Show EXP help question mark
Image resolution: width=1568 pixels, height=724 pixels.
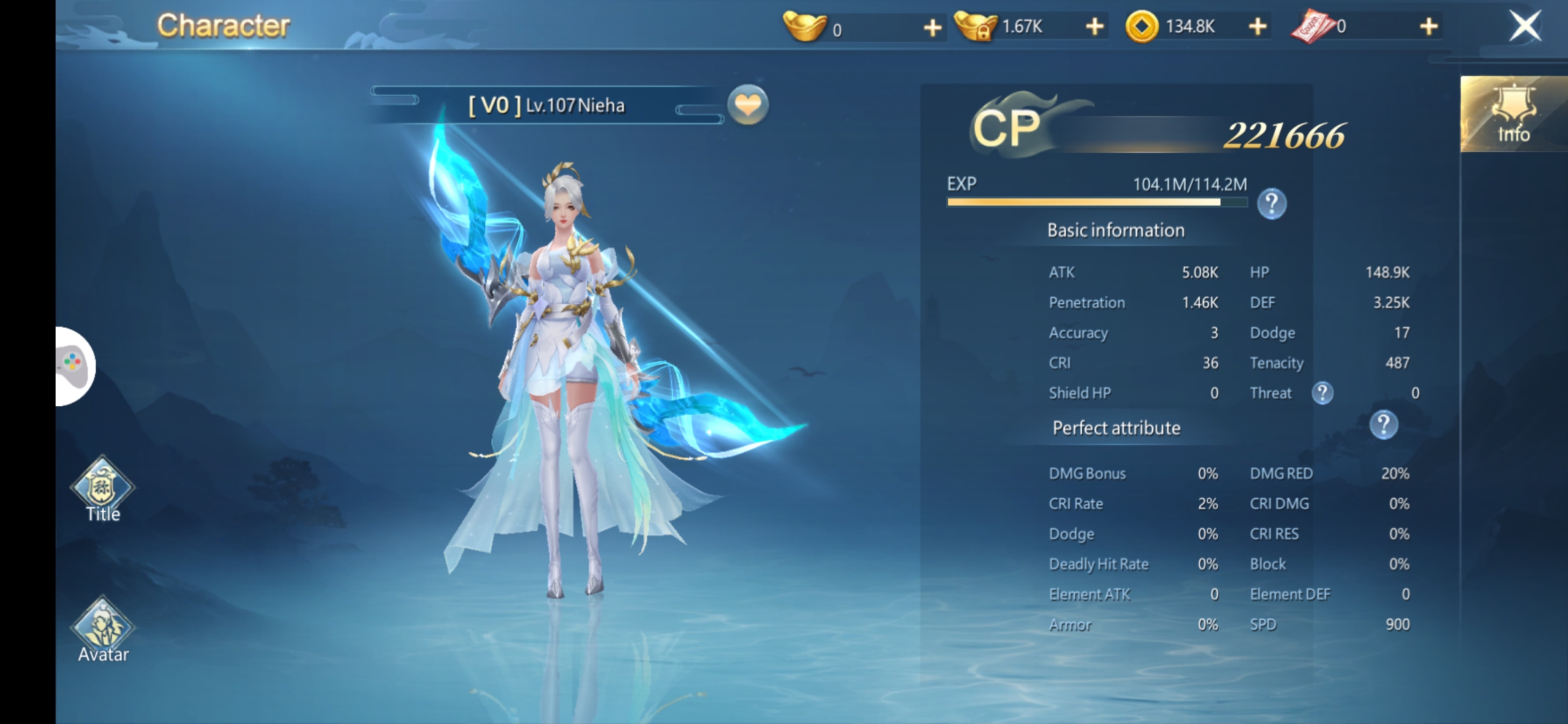[x=1271, y=204]
